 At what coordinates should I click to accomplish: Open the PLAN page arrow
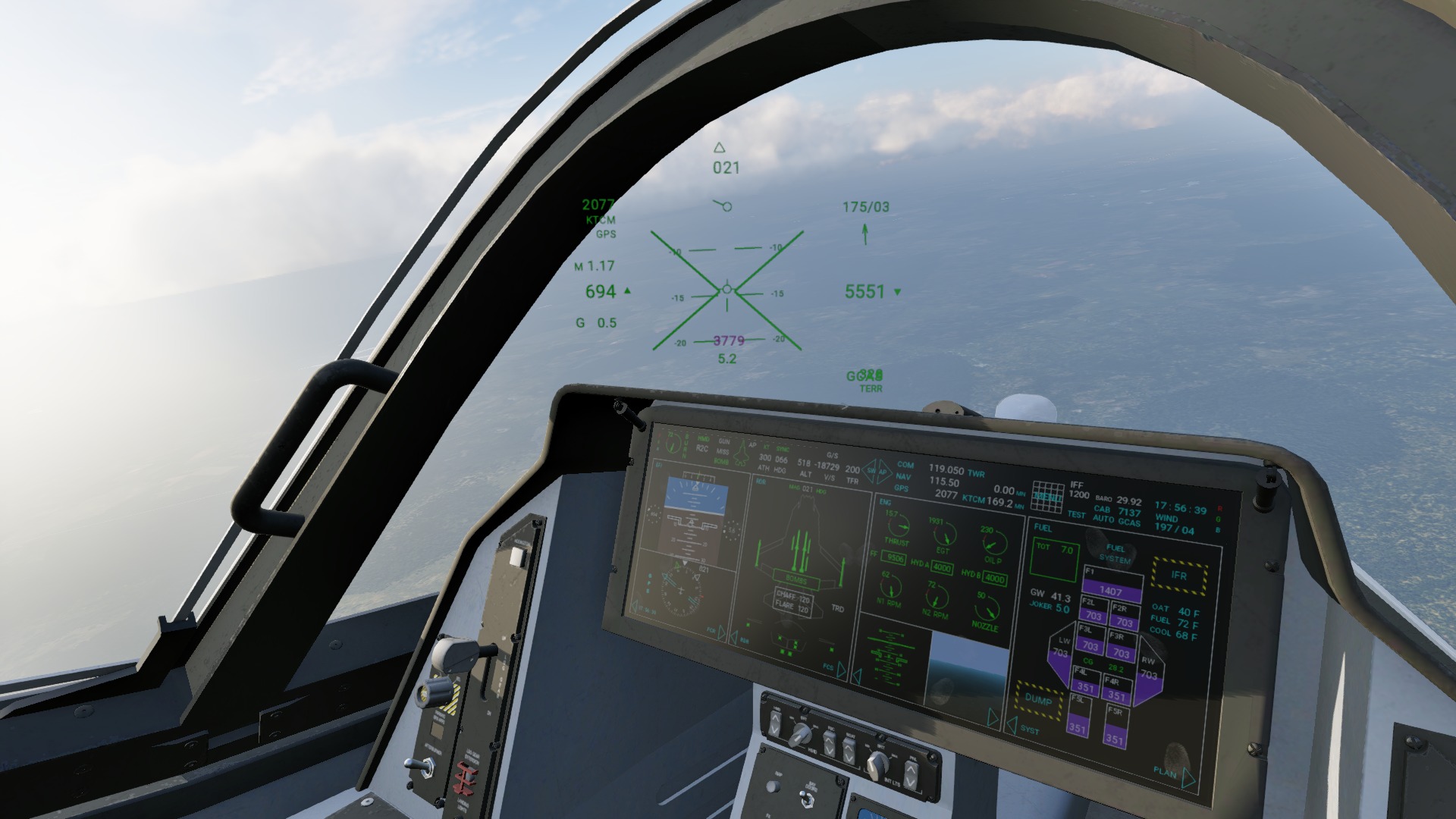(x=1188, y=777)
